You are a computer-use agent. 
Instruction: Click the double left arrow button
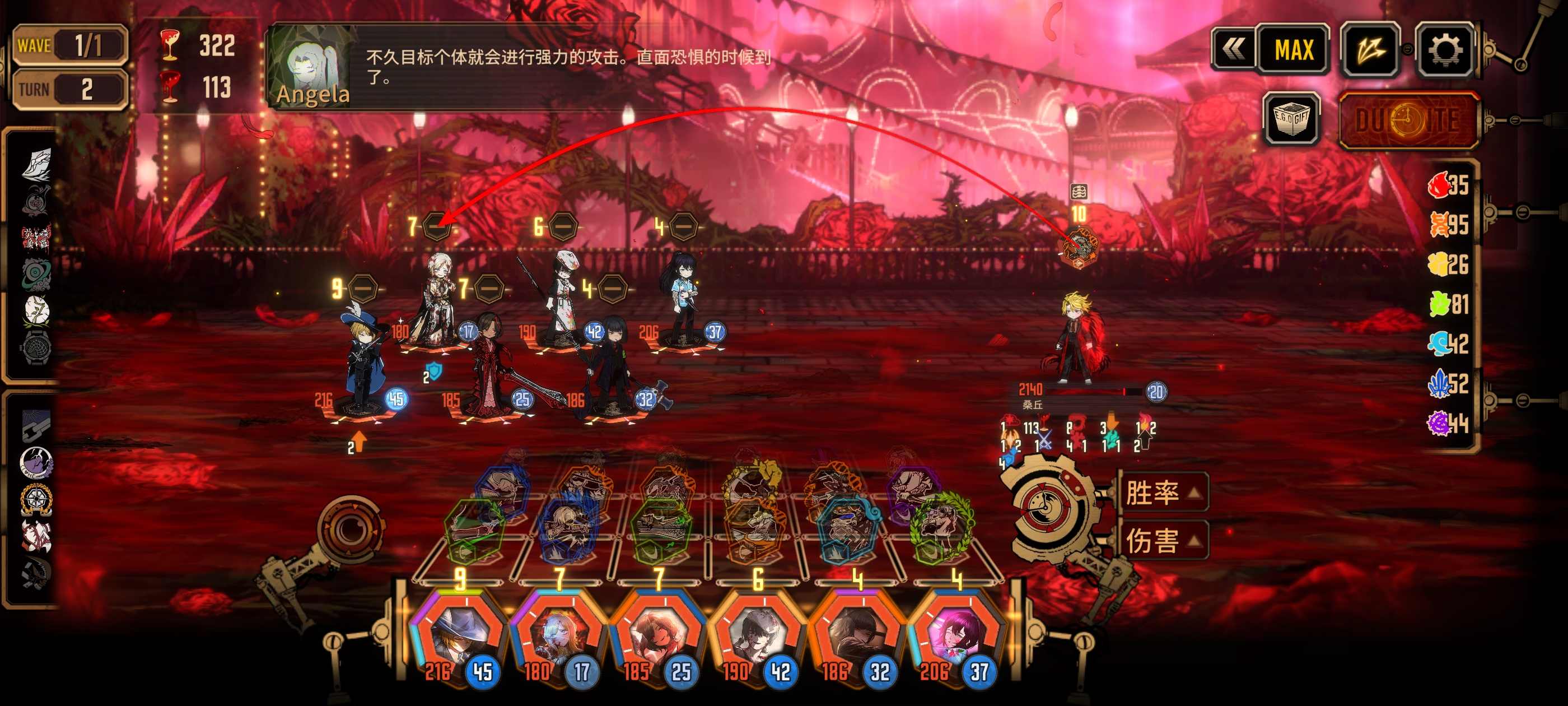click(x=1234, y=49)
